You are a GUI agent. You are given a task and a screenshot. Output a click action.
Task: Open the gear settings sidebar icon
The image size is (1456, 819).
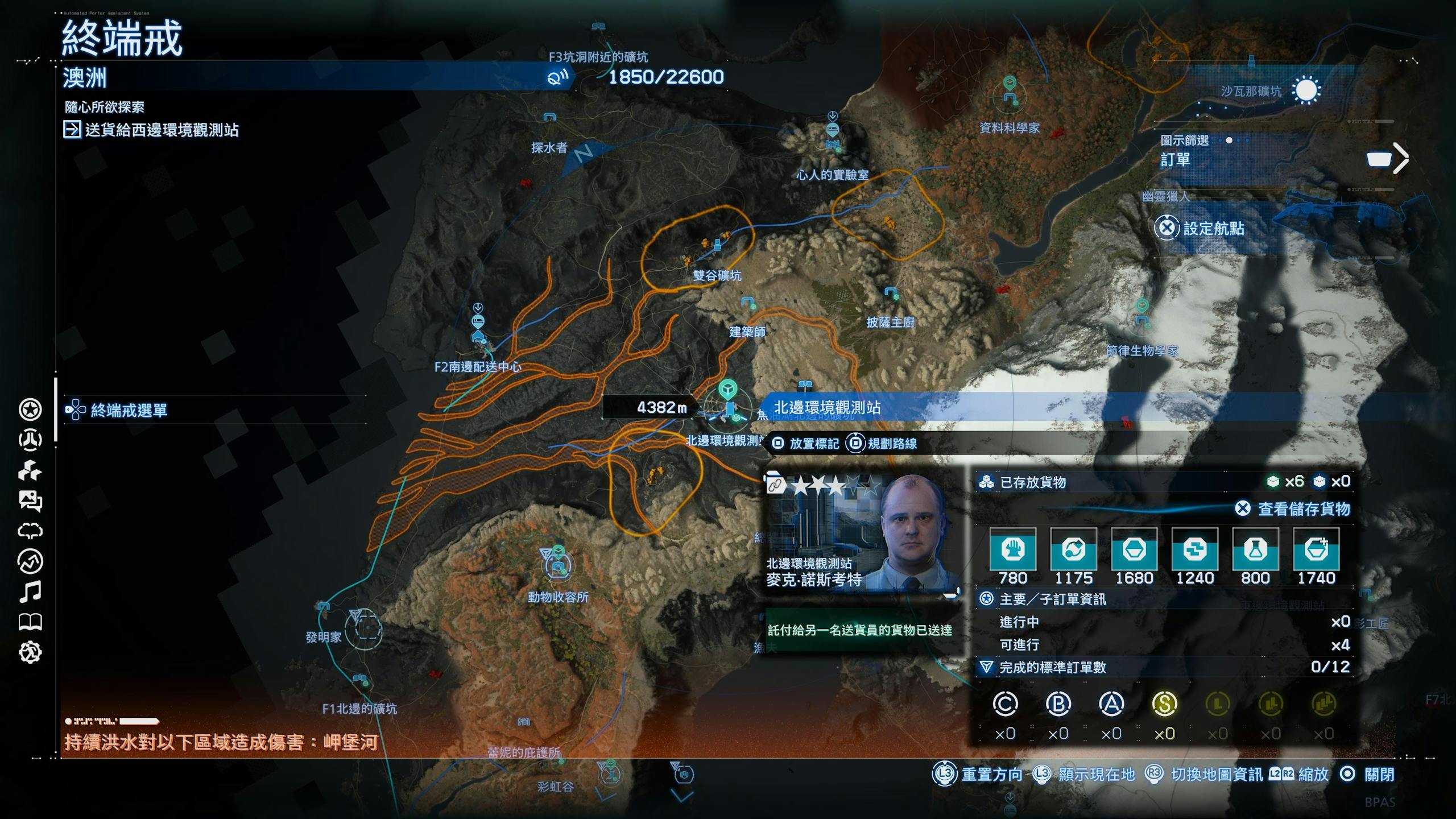(x=30, y=652)
